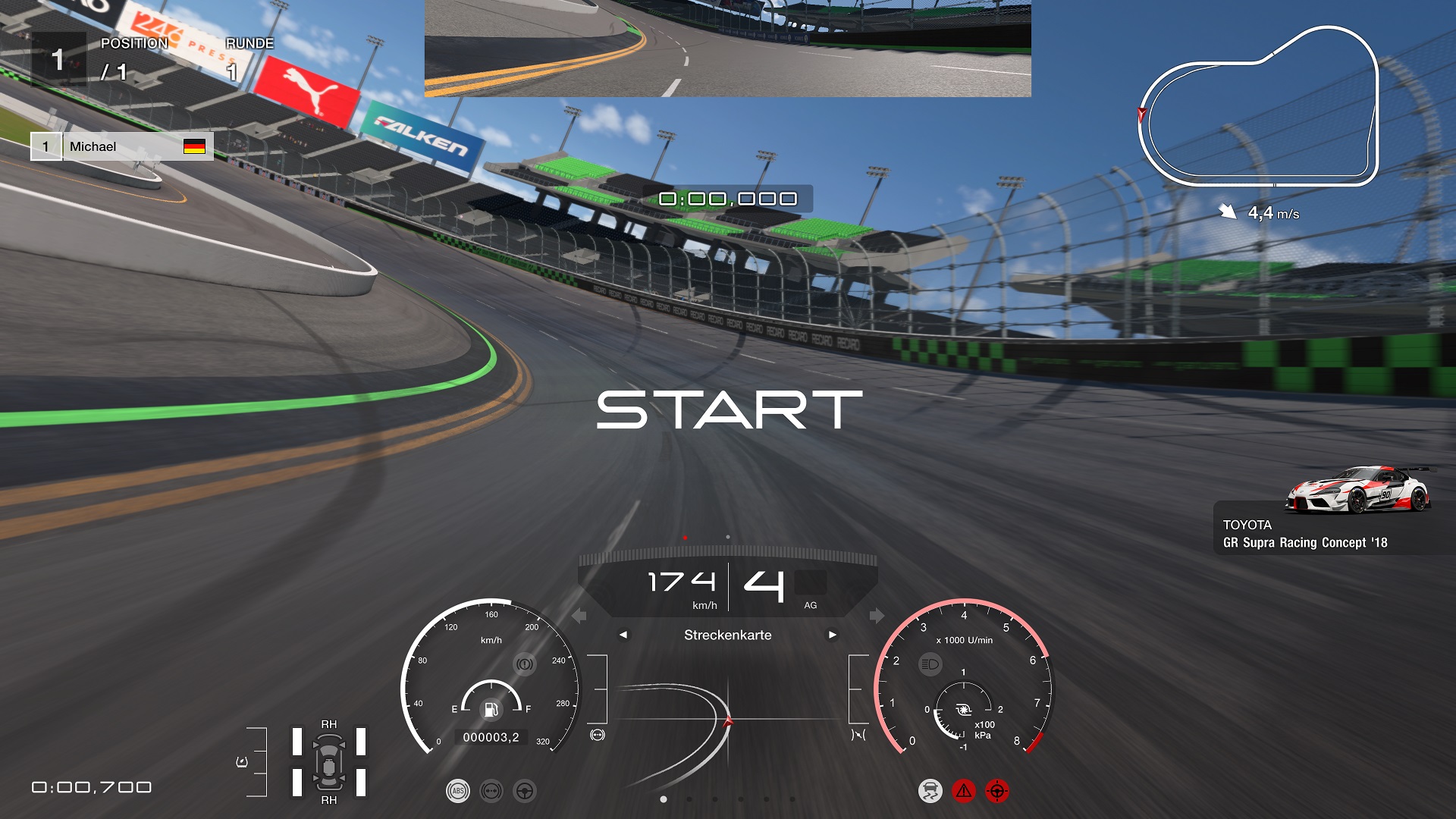
Task: Click the rear-view mirror display
Action: pos(727,48)
